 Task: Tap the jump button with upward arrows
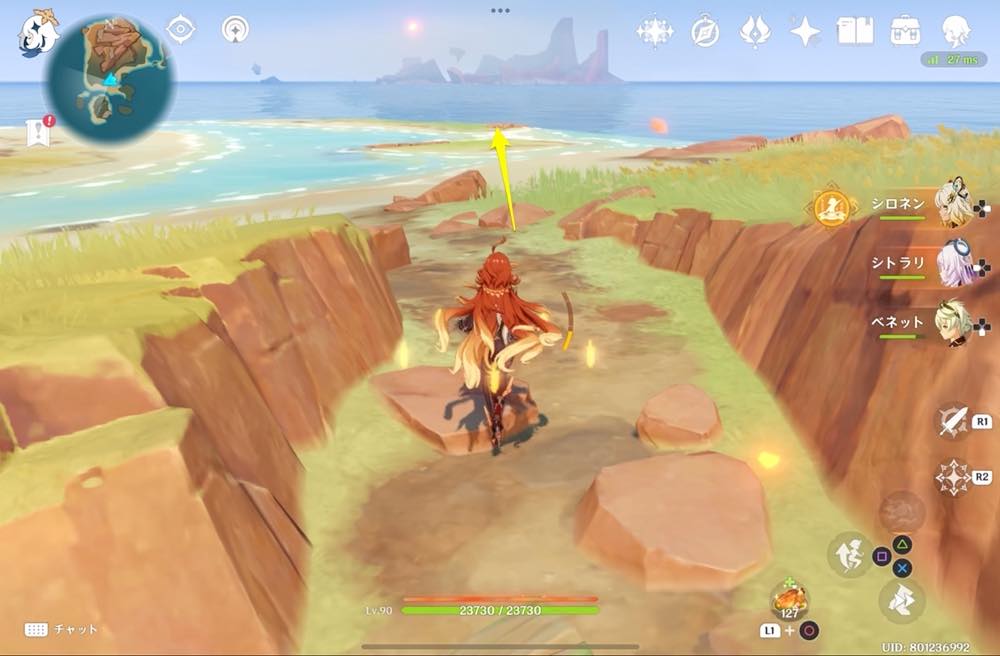tap(849, 553)
